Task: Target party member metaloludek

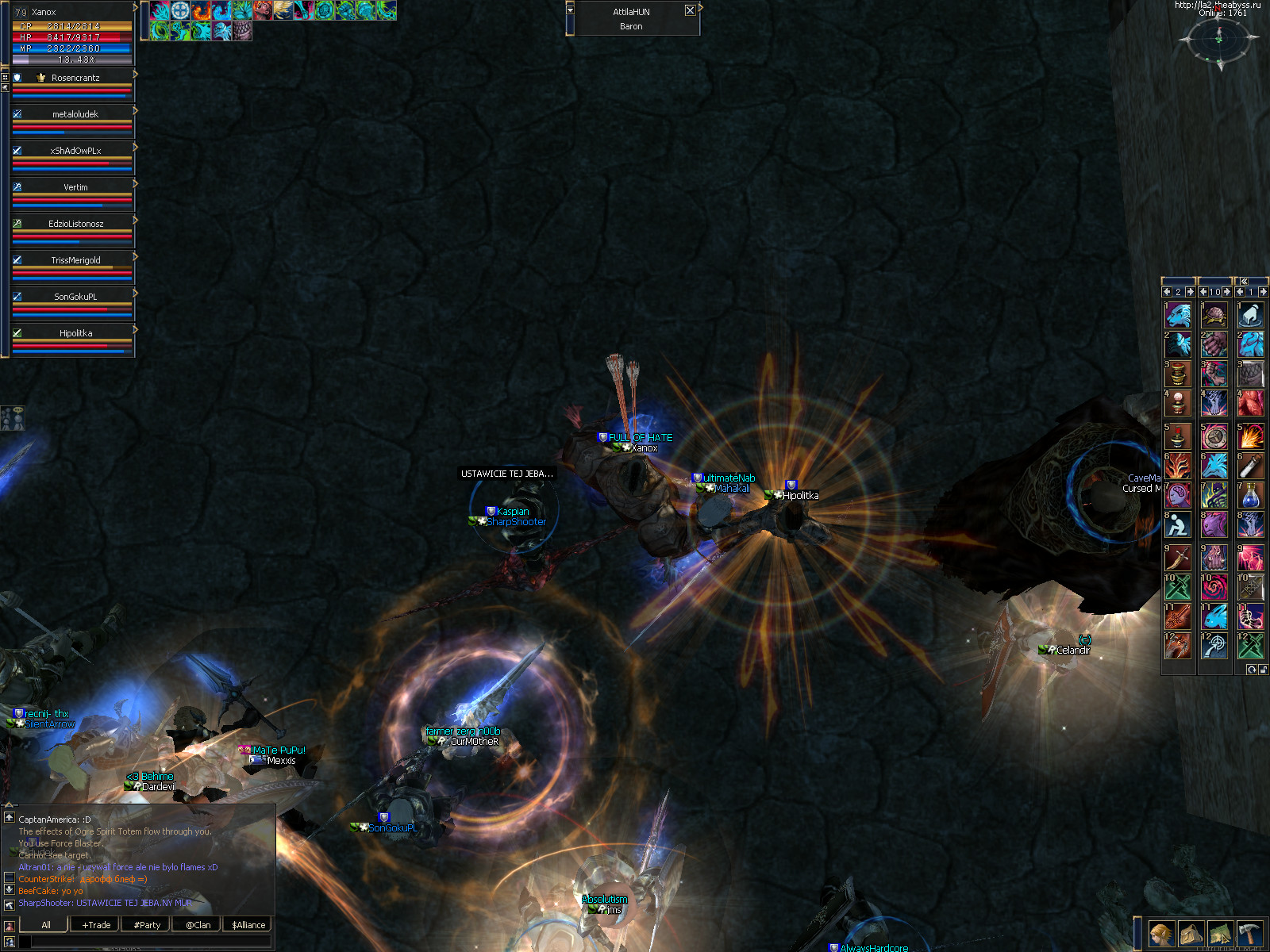Action: [75, 114]
